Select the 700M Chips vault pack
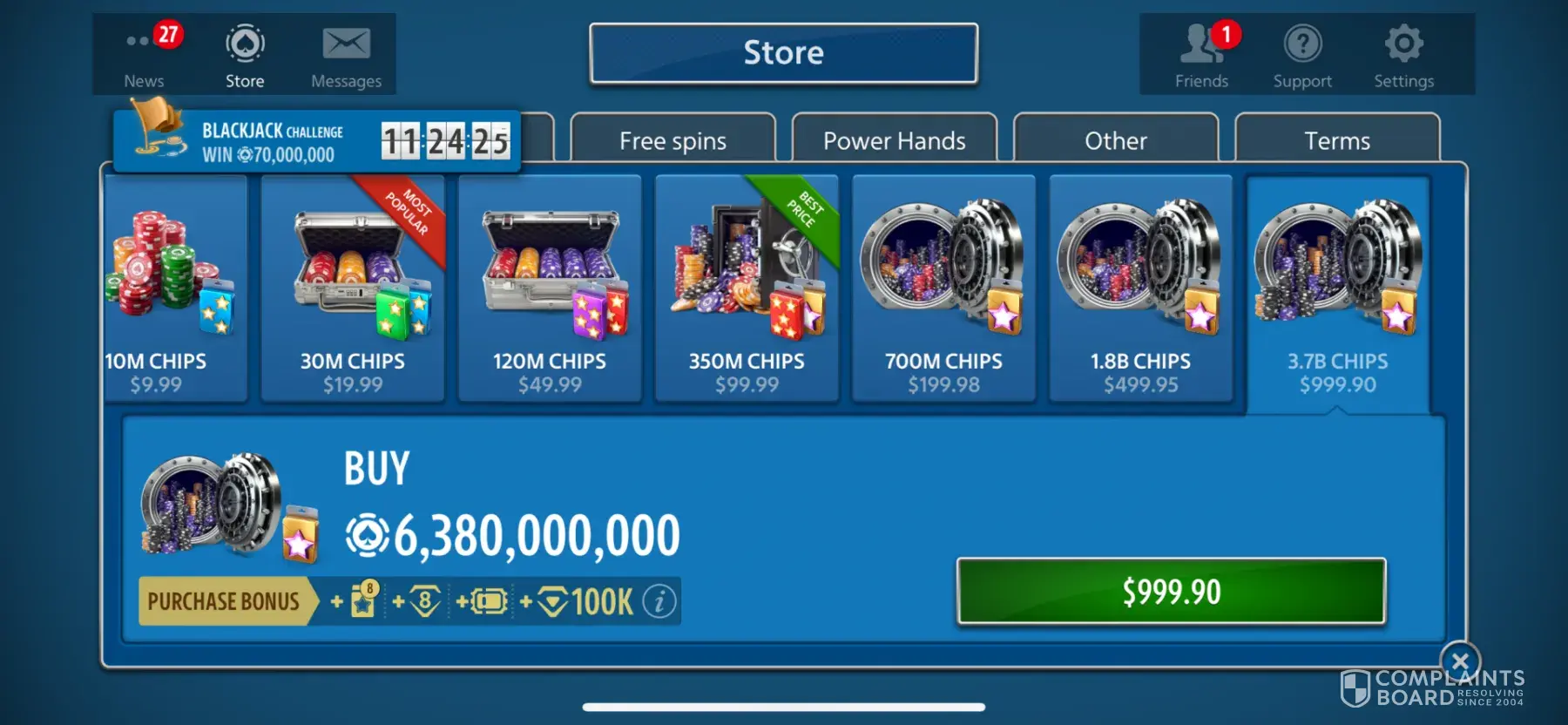1568x725 pixels. [x=943, y=288]
